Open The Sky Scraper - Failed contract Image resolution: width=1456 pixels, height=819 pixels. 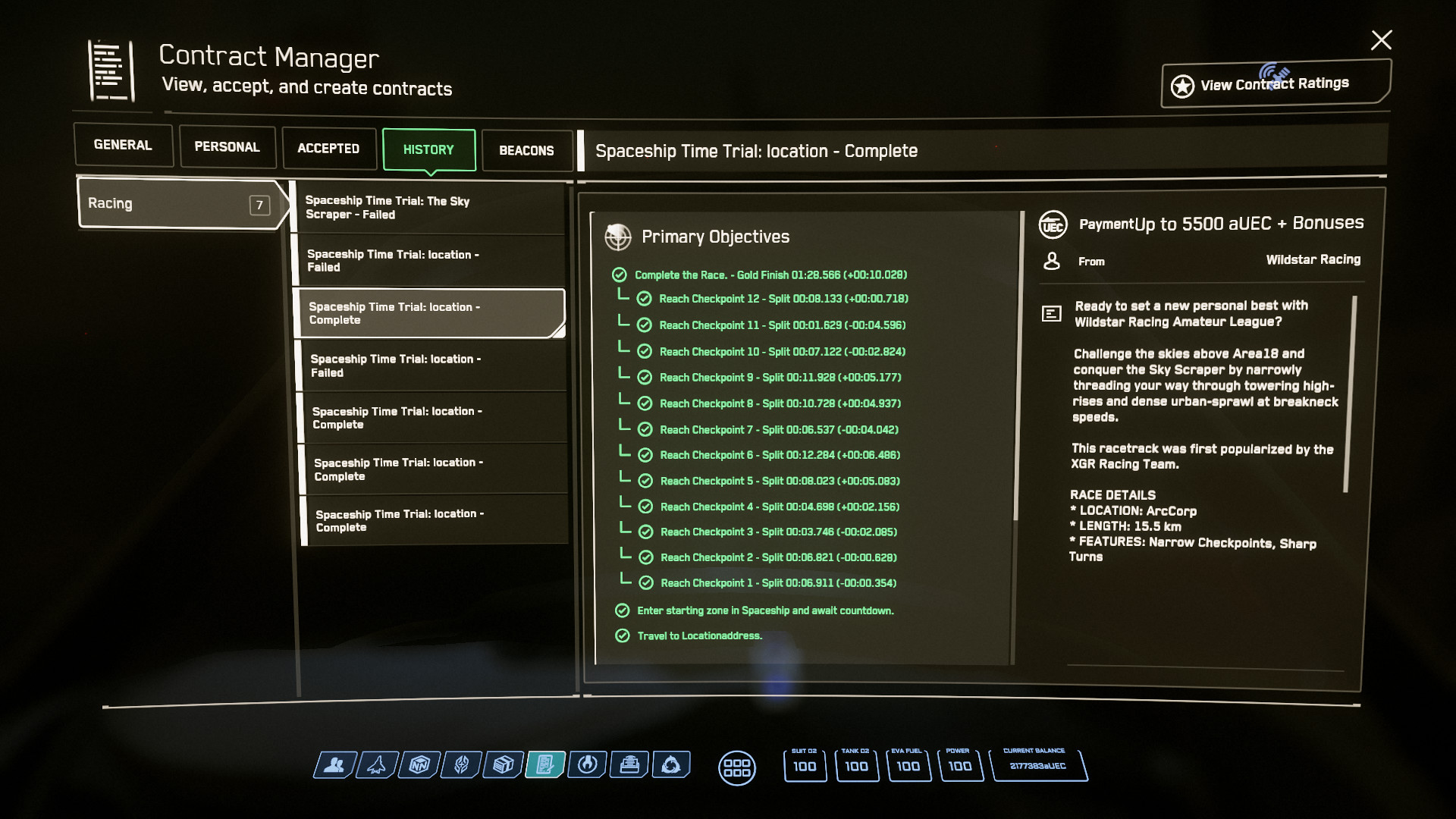429,208
